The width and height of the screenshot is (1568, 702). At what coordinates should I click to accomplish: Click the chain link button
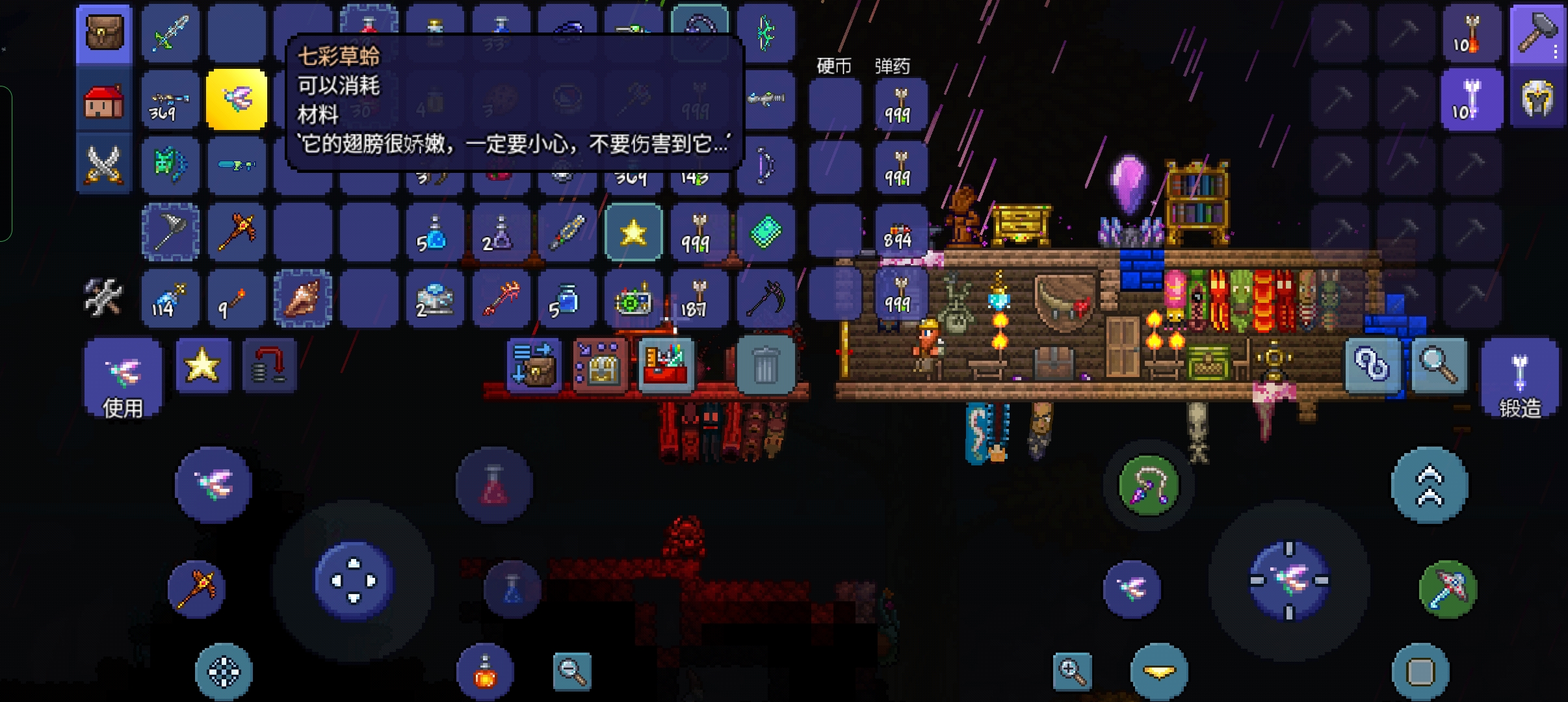pyautogui.click(x=1372, y=365)
